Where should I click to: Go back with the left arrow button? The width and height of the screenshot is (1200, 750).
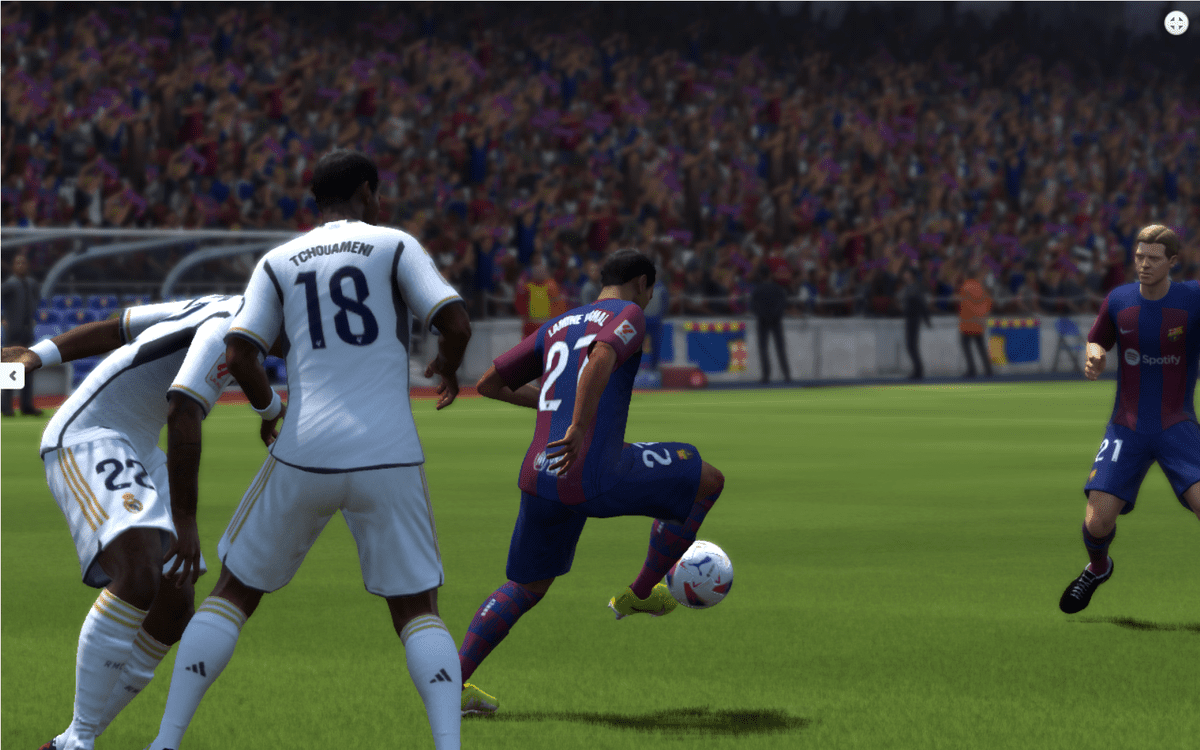coord(12,376)
